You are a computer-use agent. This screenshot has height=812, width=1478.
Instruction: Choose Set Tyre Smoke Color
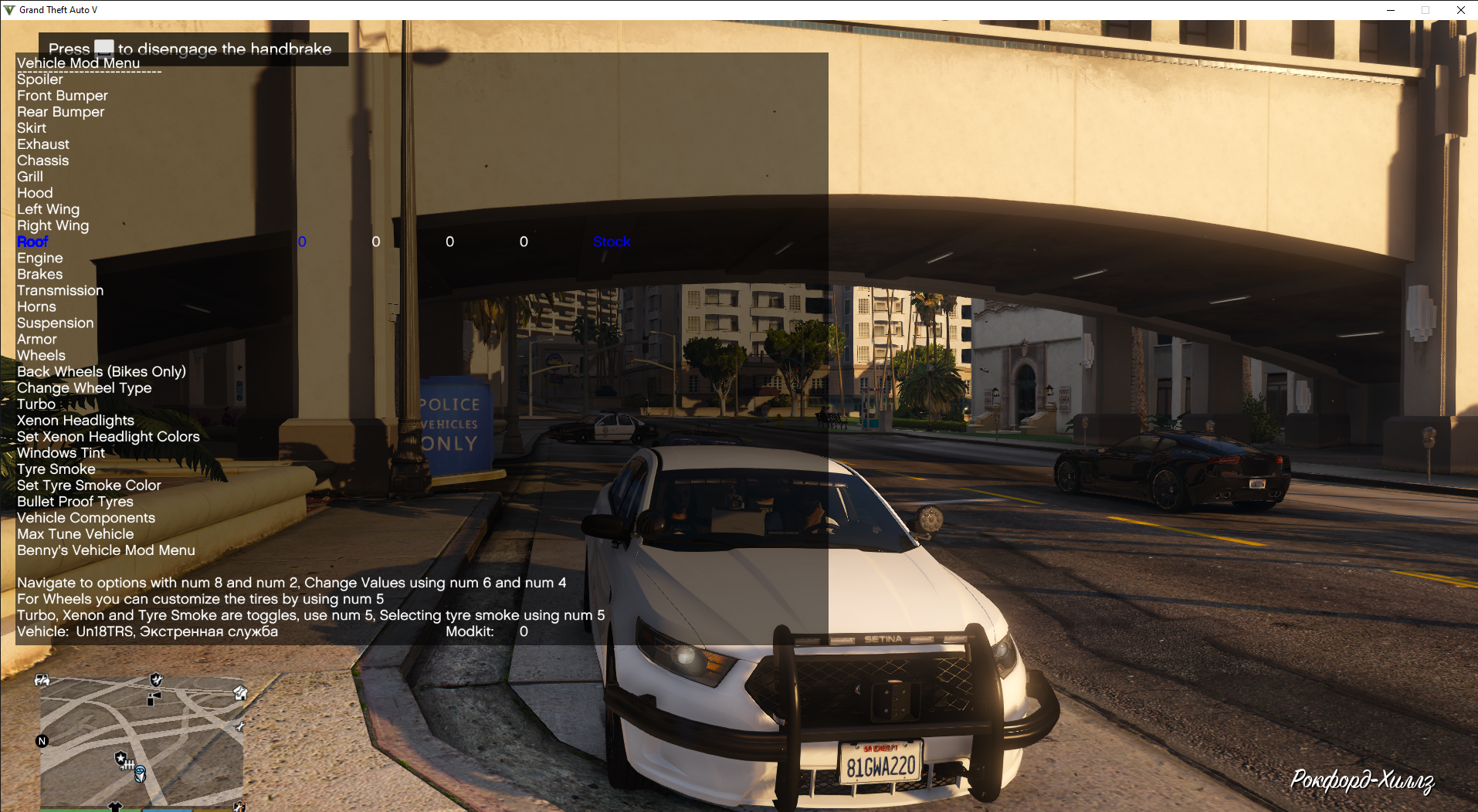click(89, 485)
